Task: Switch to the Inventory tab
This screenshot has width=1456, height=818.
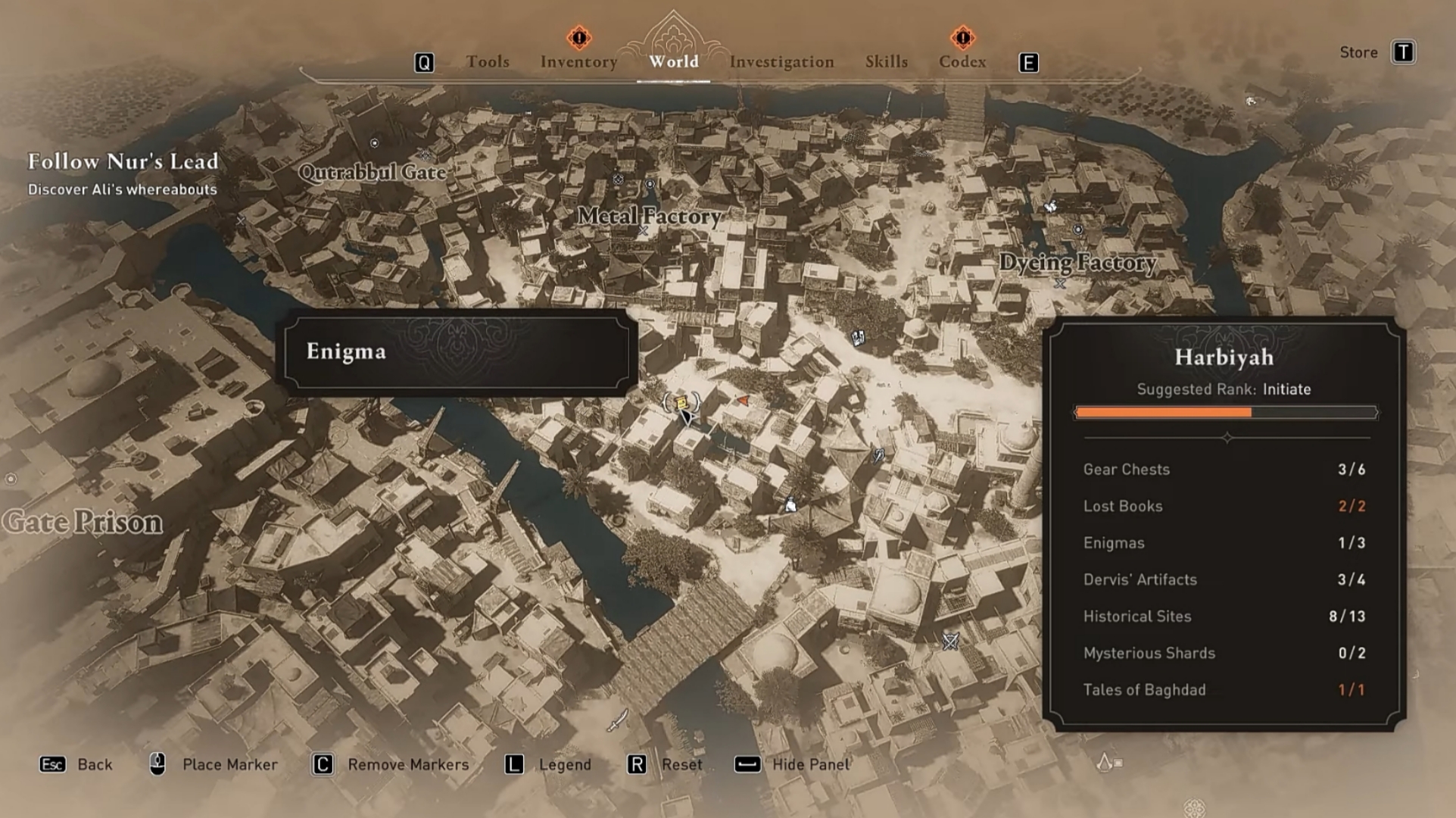Action: click(578, 61)
